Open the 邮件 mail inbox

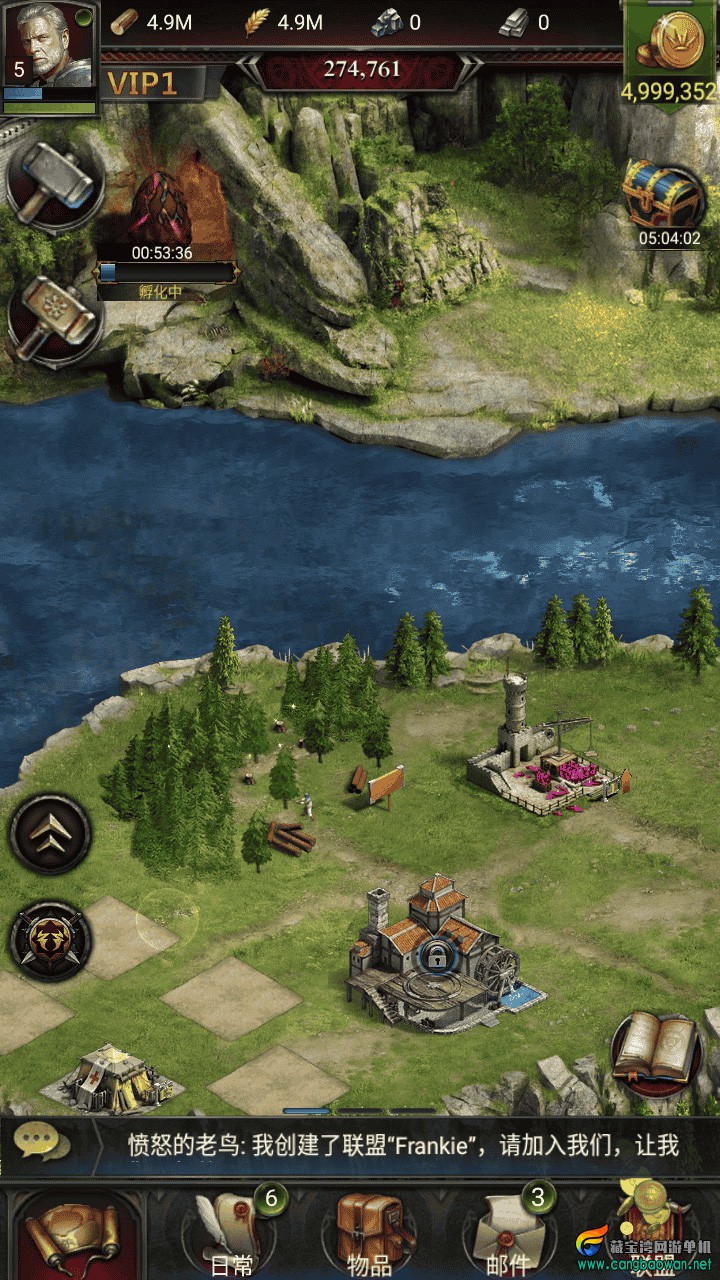(508, 1235)
